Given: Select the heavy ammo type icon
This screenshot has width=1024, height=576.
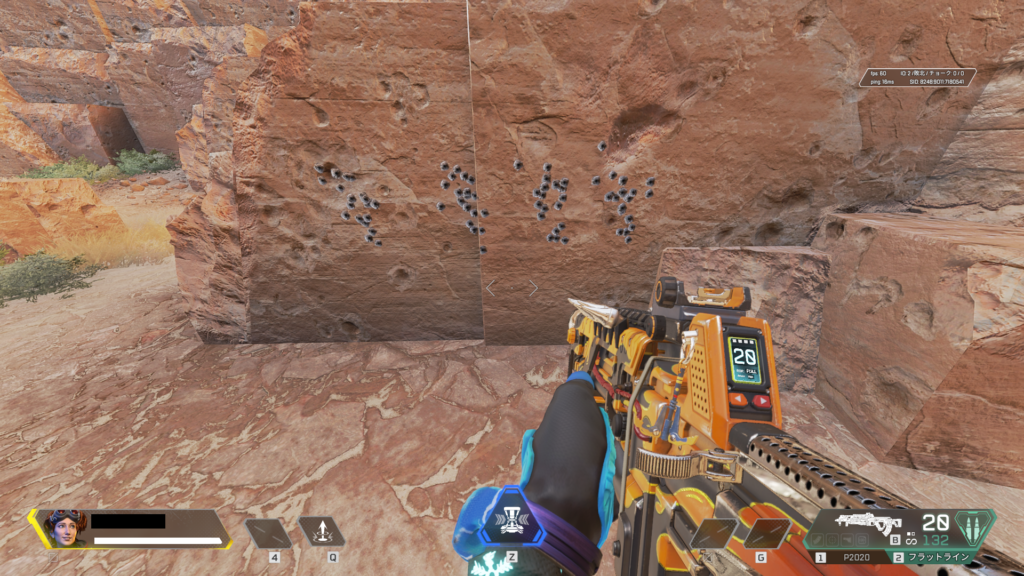Looking at the screenshot, I should click(x=977, y=526).
